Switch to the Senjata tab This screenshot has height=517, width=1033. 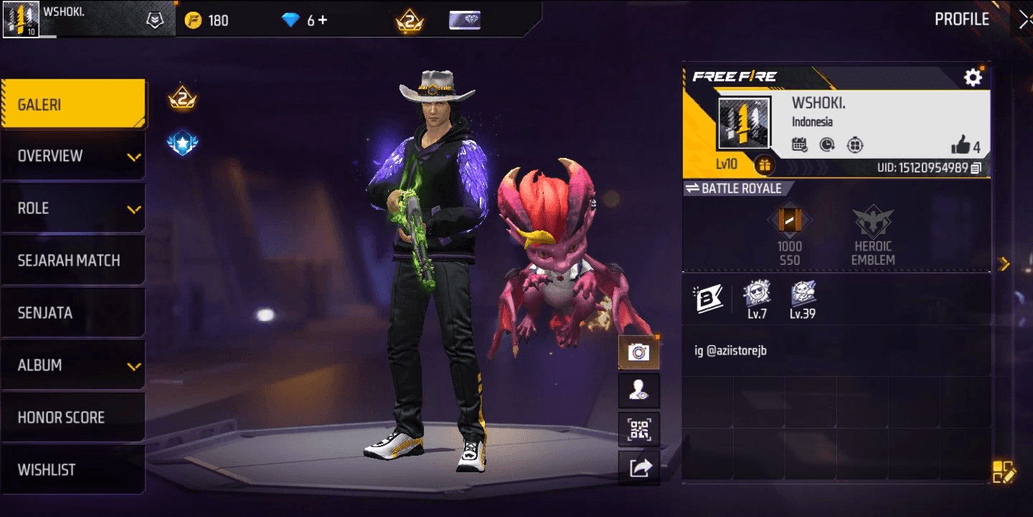click(x=72, y=313)
